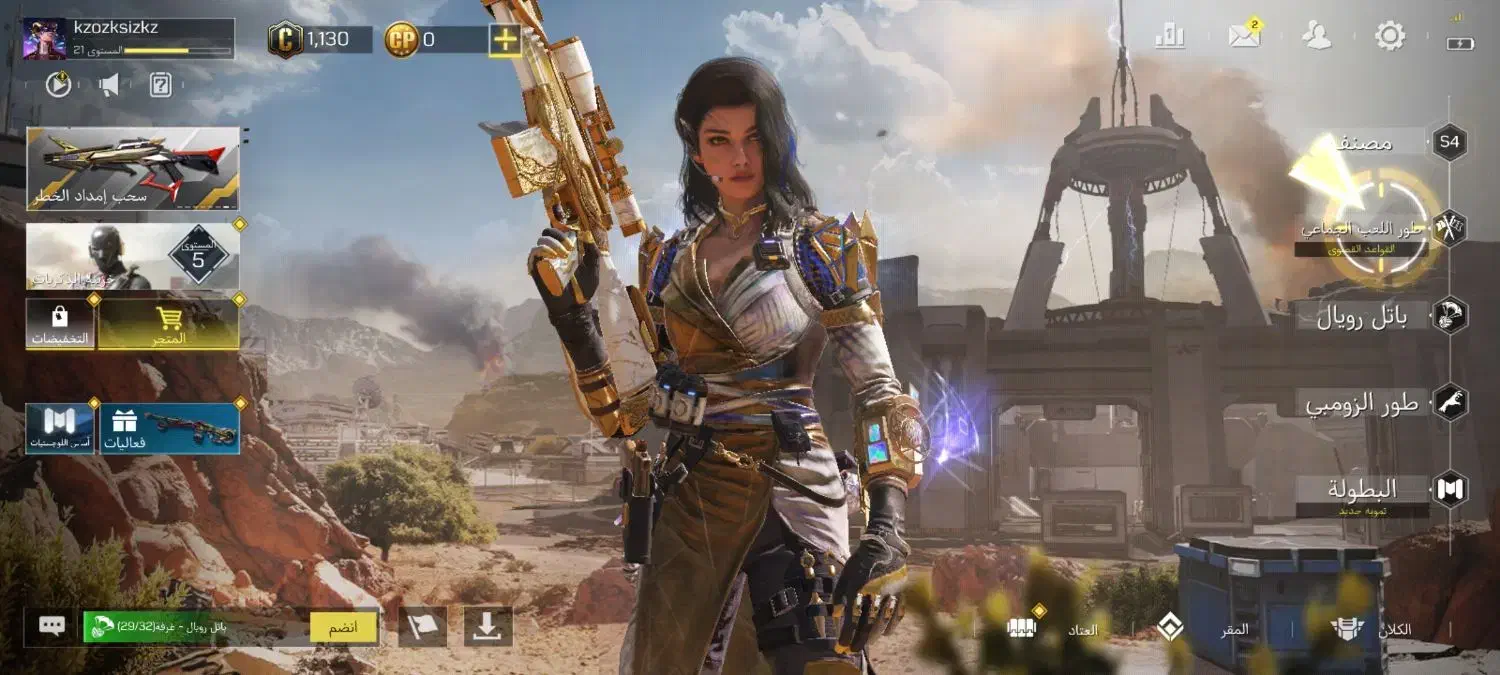Open the chat speech bubble

click(52, 627)
